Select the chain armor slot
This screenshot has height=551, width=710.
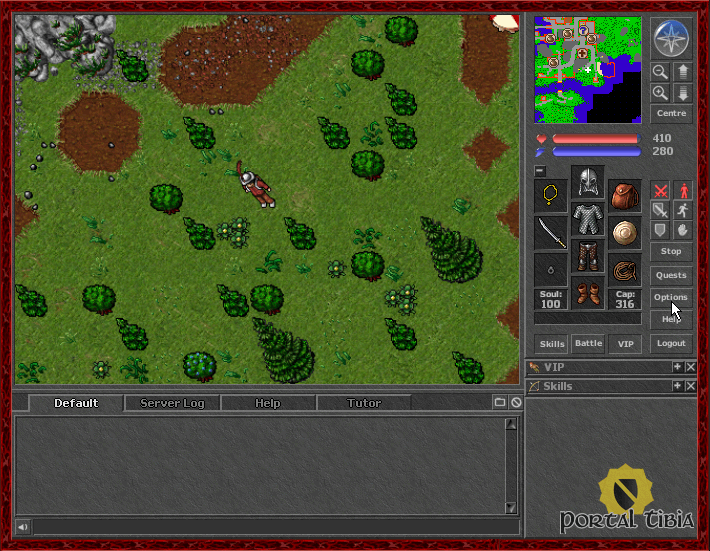[588, 217]
